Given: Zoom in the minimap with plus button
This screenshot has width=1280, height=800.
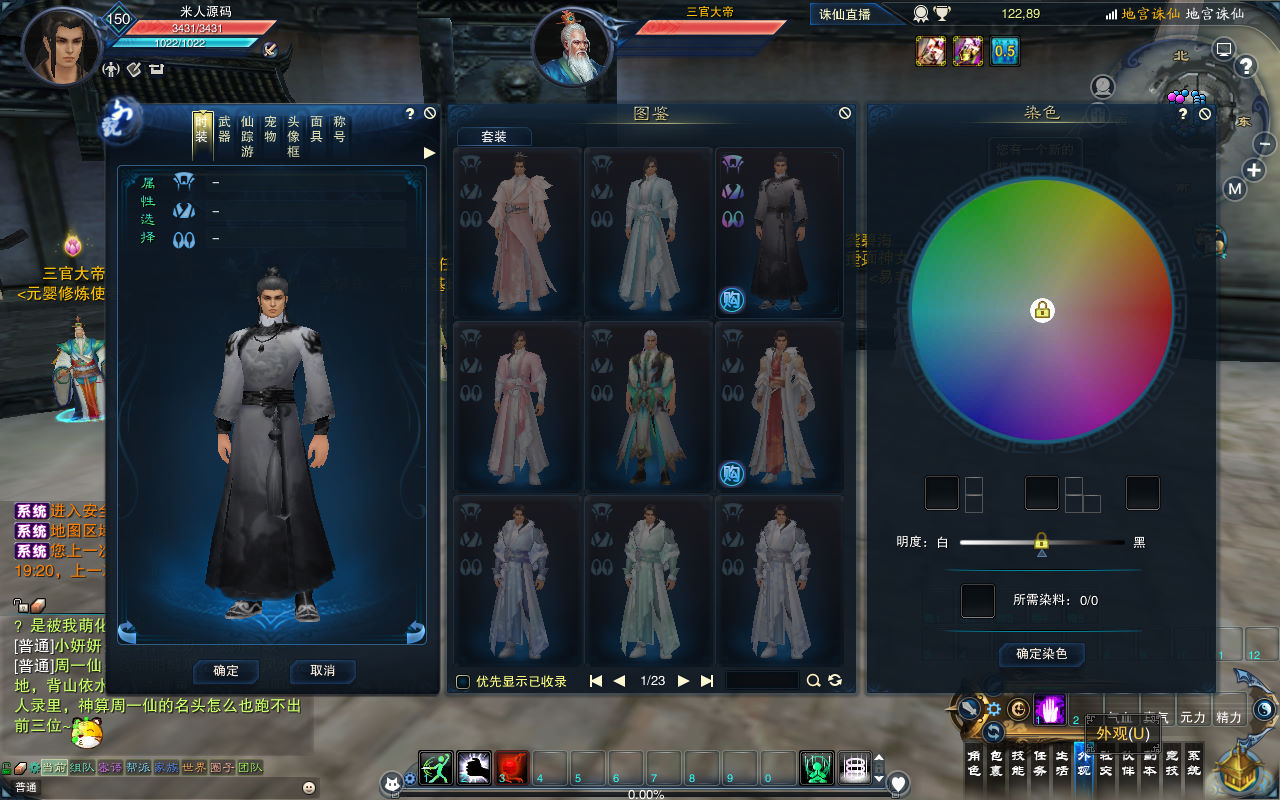Looking at the screenshot, I should [1255, 169].
